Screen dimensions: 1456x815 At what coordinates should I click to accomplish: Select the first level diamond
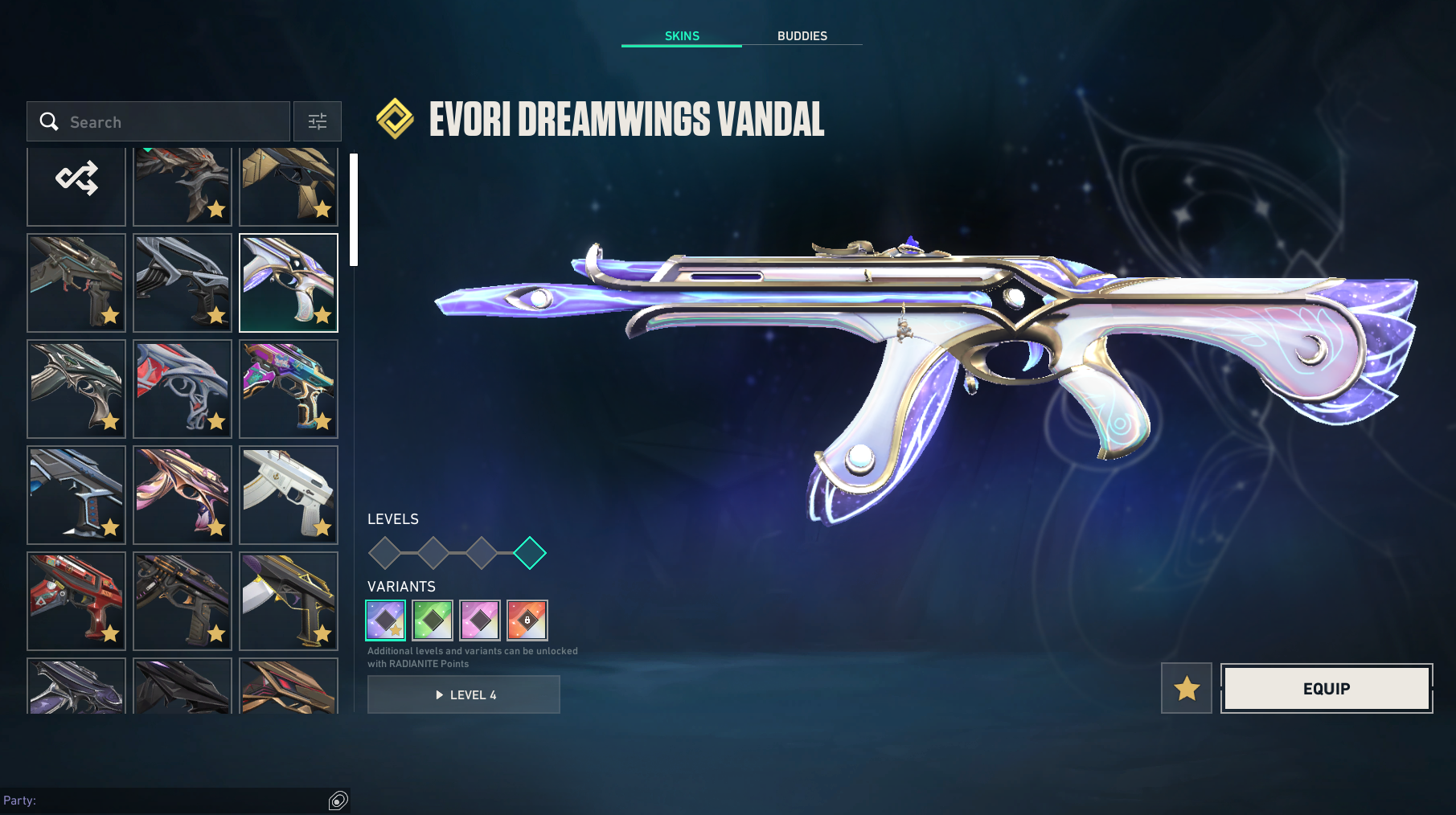(384, 553)
